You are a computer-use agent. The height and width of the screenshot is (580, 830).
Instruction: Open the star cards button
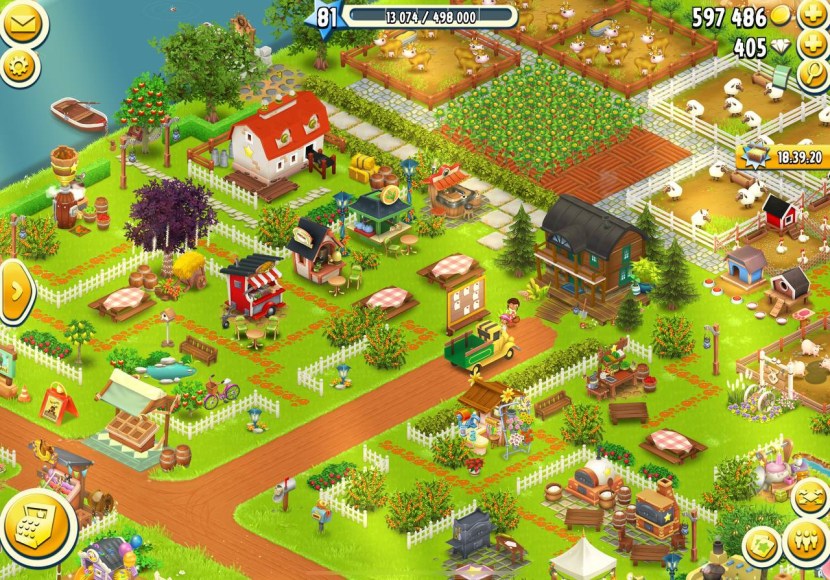click(762, 546)
